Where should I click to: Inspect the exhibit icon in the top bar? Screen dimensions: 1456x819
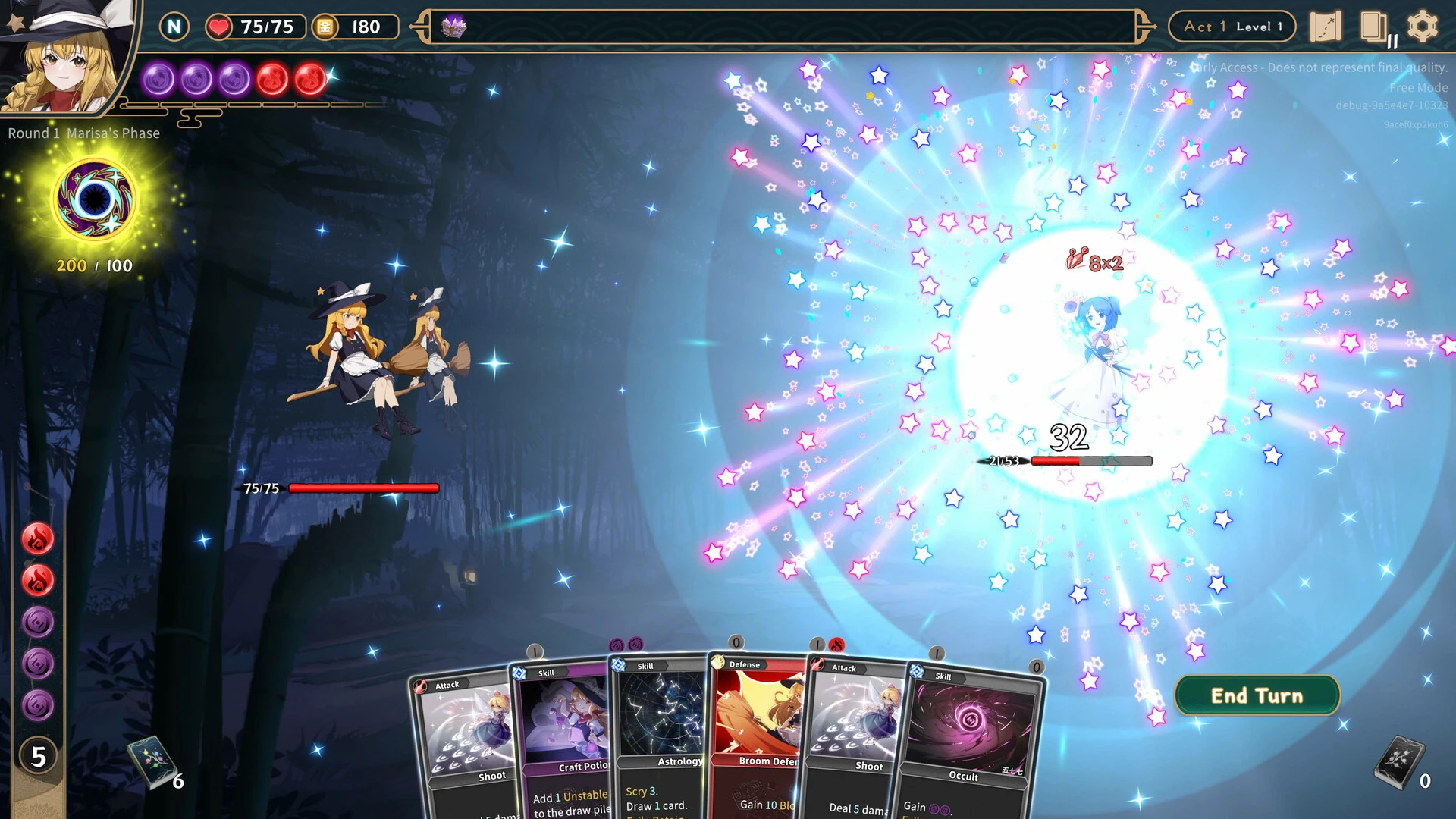click(x=453, y=27)
